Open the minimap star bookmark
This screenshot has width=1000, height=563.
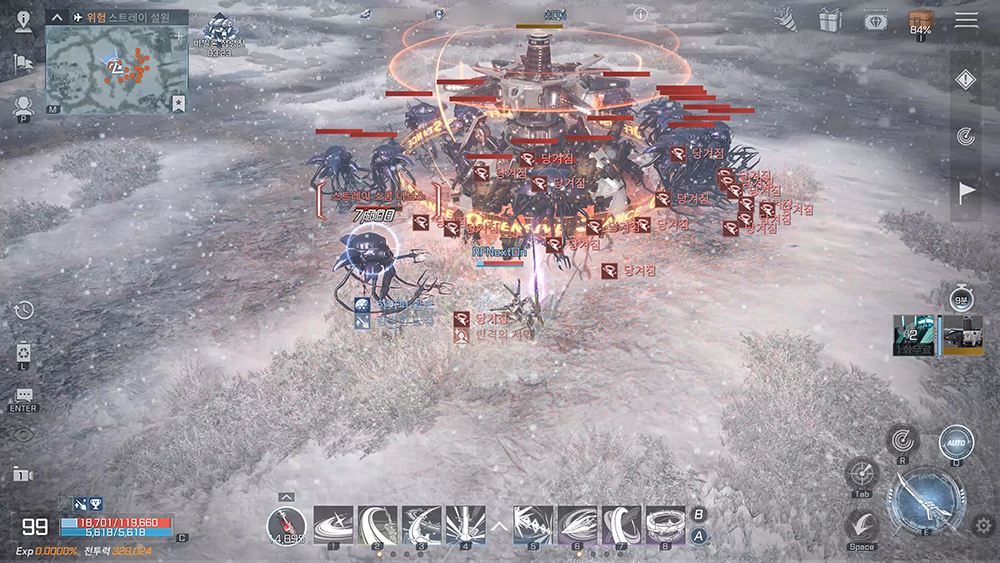(178, 102)
